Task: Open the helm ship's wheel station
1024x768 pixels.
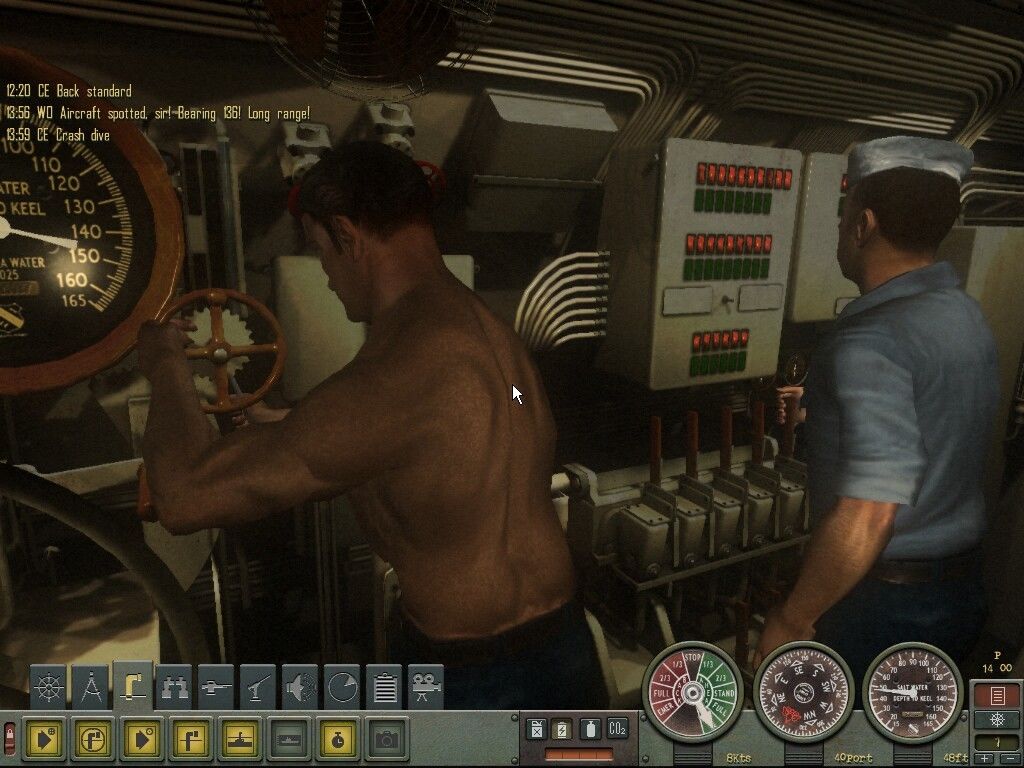Action: [49, 687]
